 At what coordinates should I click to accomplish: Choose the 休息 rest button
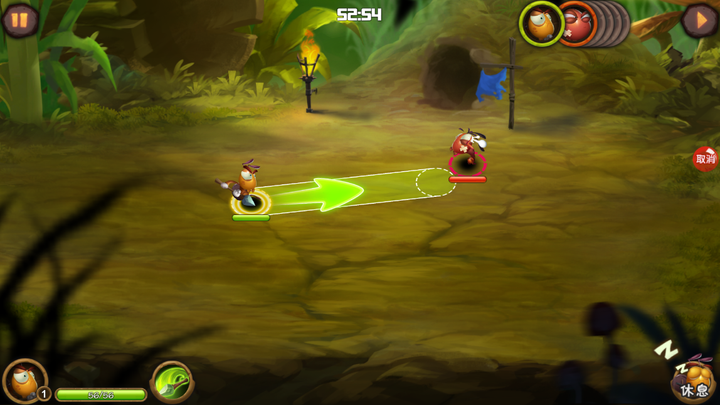point(694,380)
